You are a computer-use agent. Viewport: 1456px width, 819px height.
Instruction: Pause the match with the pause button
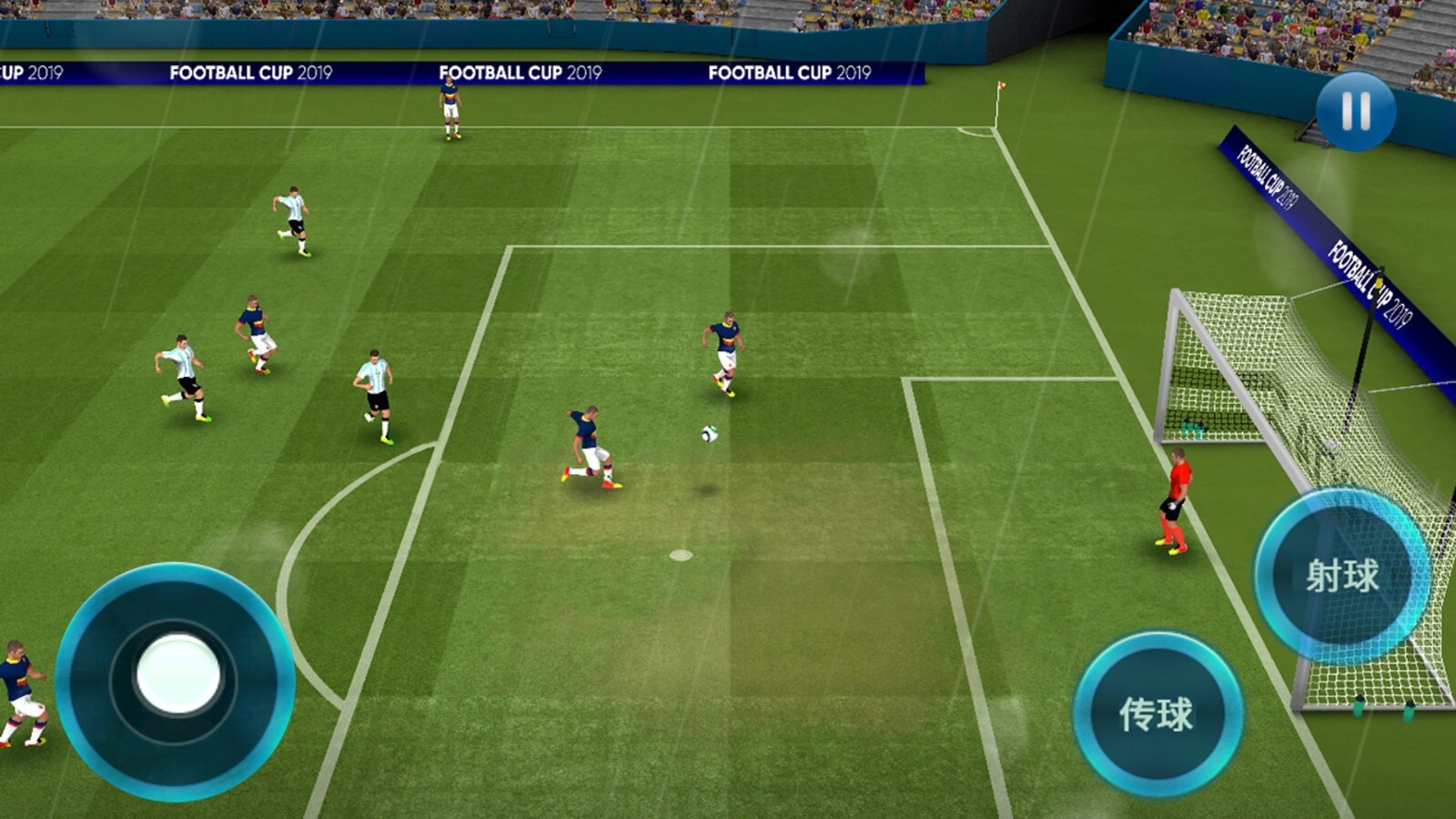click(x=1355, y=111)
